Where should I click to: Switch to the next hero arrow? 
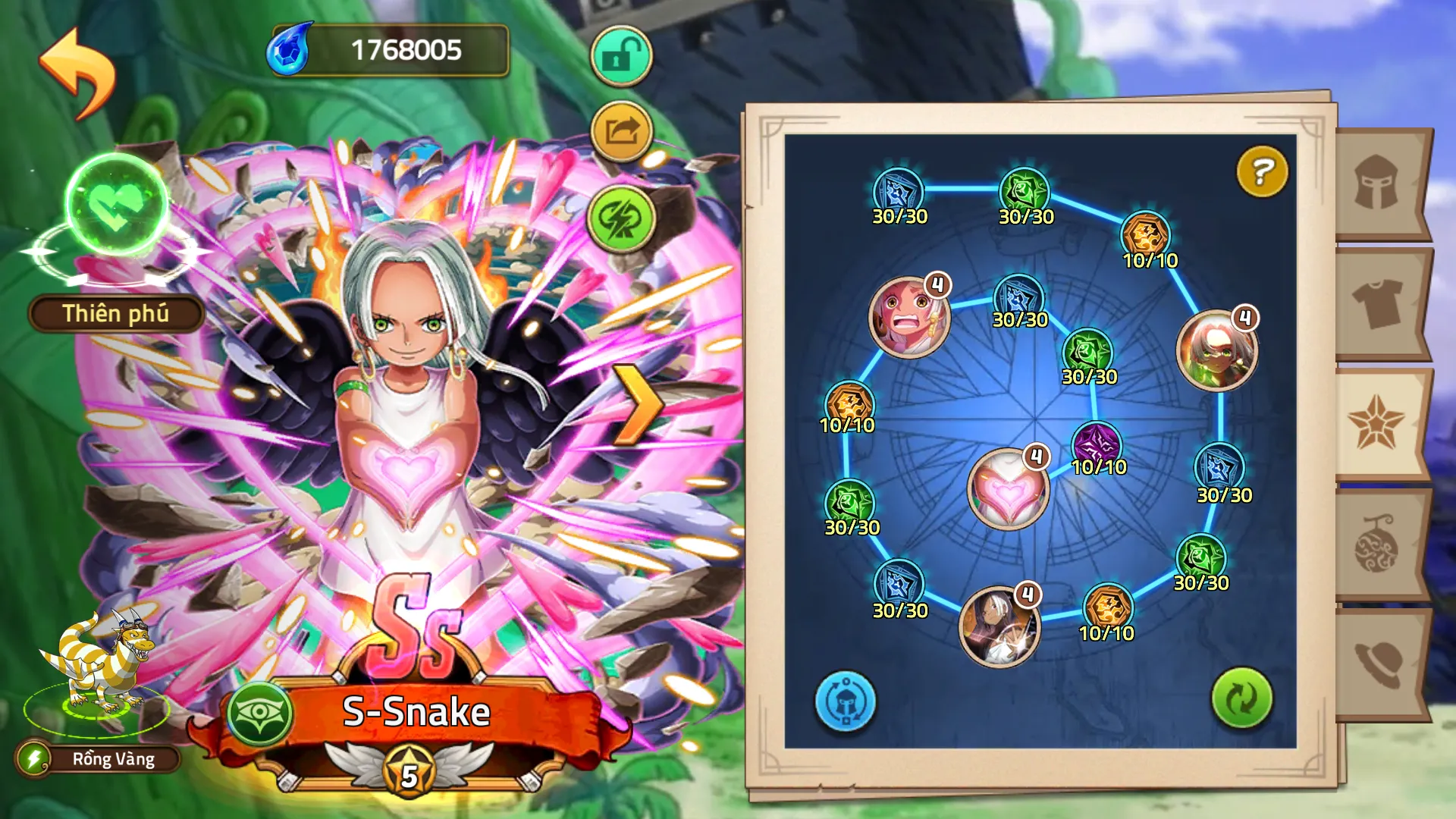click(x=636, y=403)
